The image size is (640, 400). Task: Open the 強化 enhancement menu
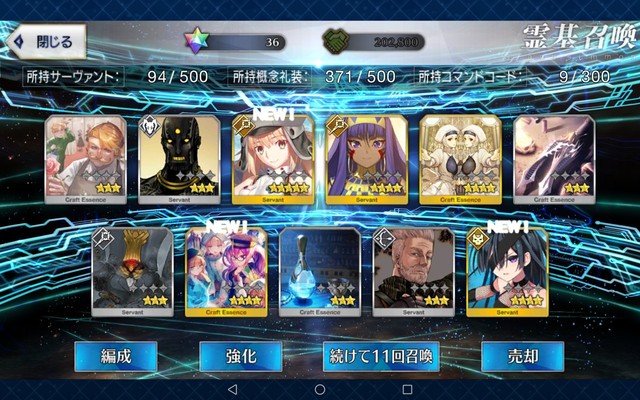coord(240,356)
